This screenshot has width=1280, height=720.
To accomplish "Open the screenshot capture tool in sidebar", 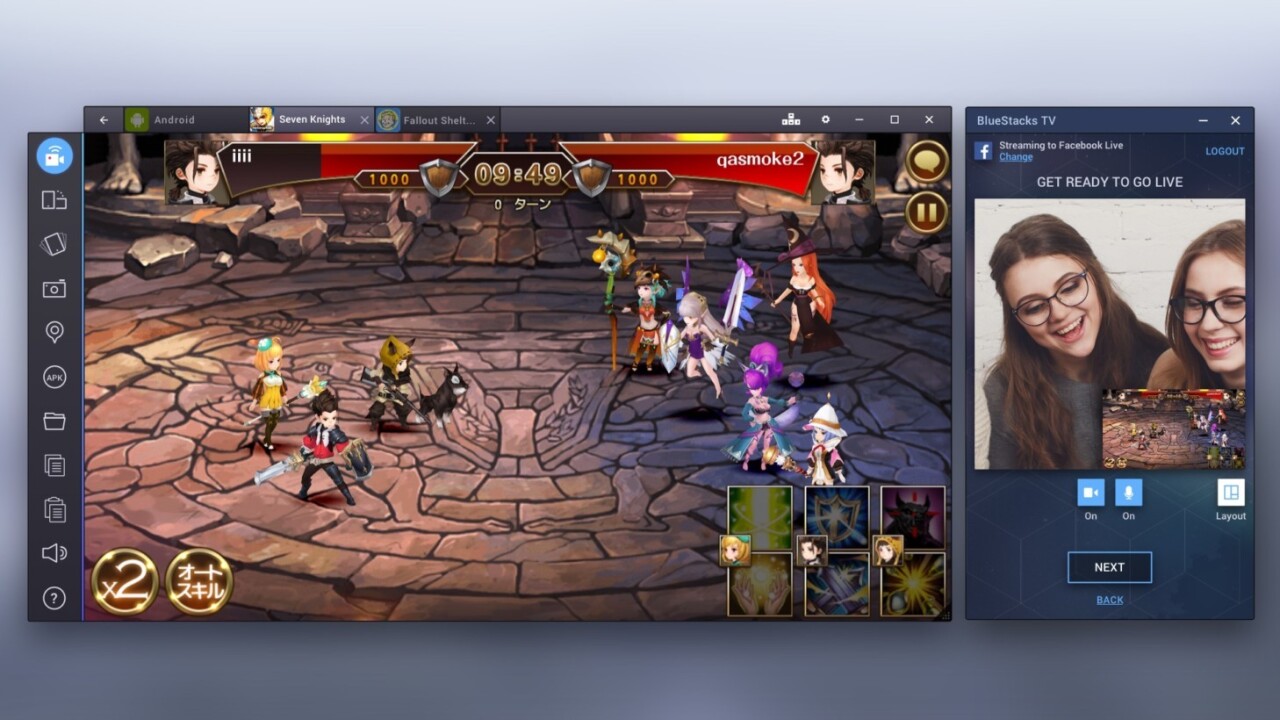I will [54, 288].
